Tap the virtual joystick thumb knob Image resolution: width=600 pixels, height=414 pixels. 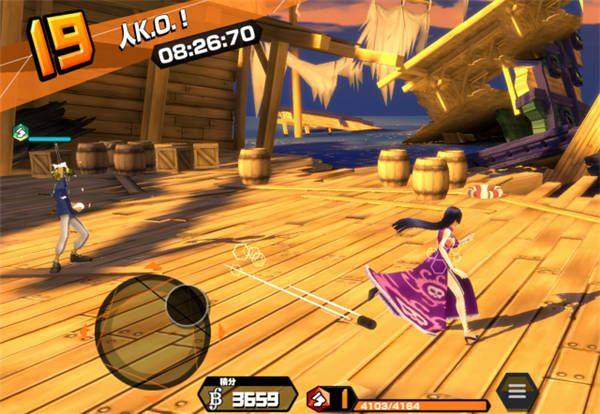[x=186, y=305]
